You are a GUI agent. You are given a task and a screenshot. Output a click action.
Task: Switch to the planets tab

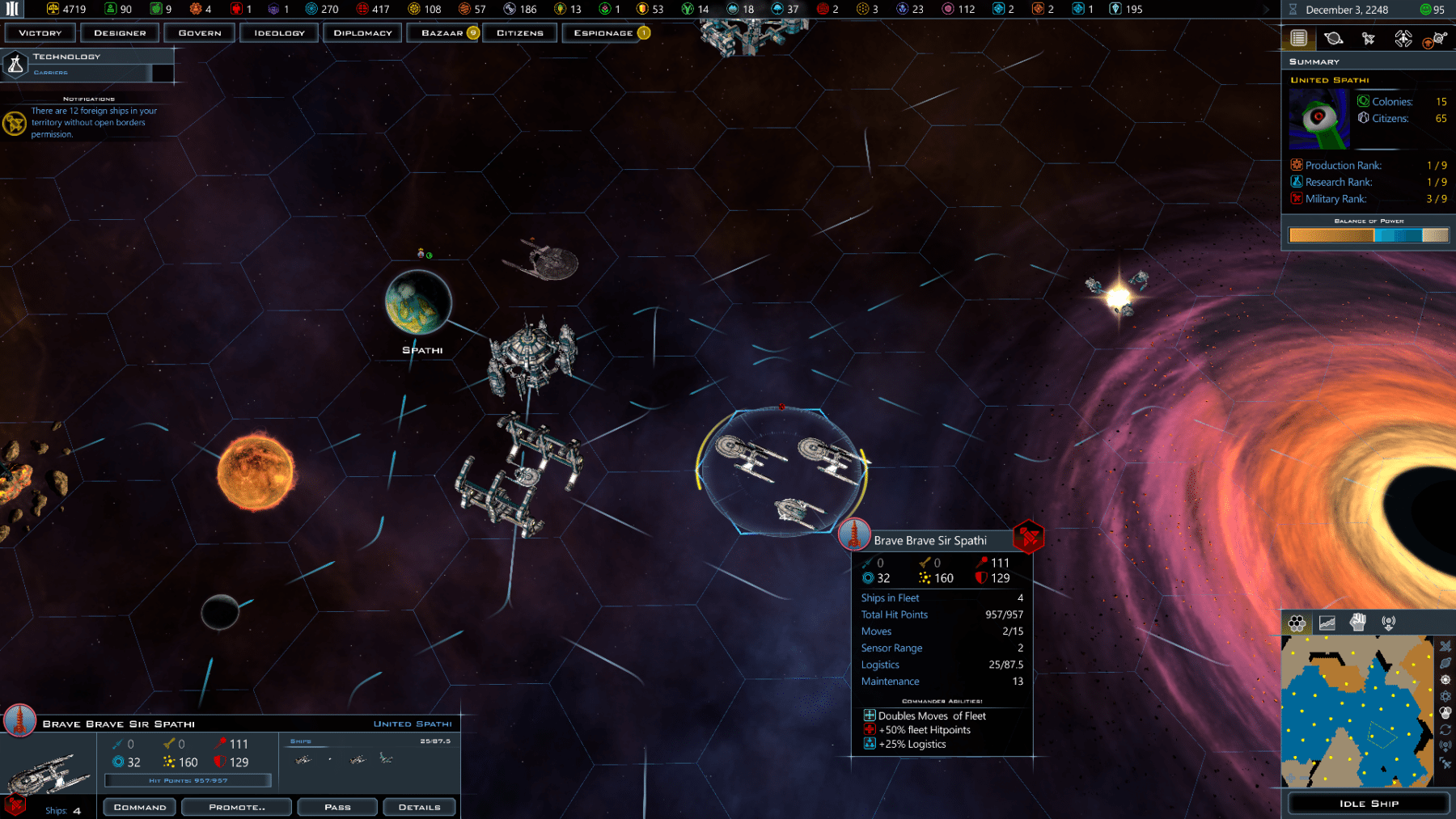click(x=1333, y=38)
